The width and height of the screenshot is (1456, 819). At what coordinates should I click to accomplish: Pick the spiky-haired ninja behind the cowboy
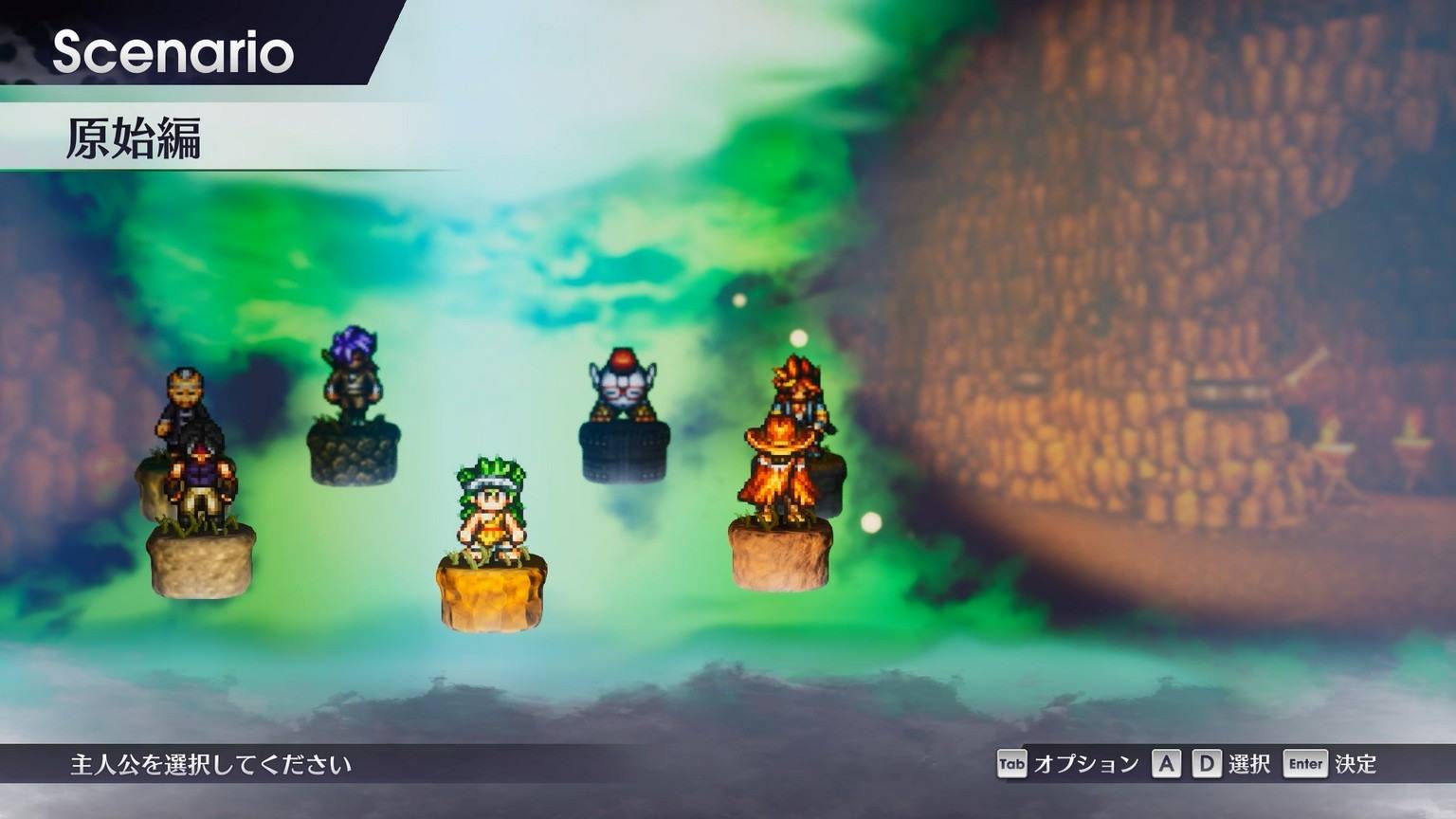click(798, 384)
